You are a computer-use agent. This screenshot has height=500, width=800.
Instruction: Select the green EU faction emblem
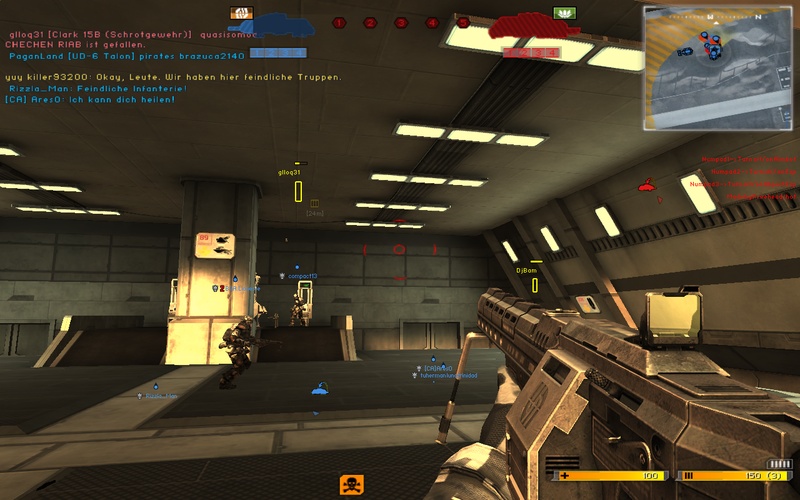[563, 14]
